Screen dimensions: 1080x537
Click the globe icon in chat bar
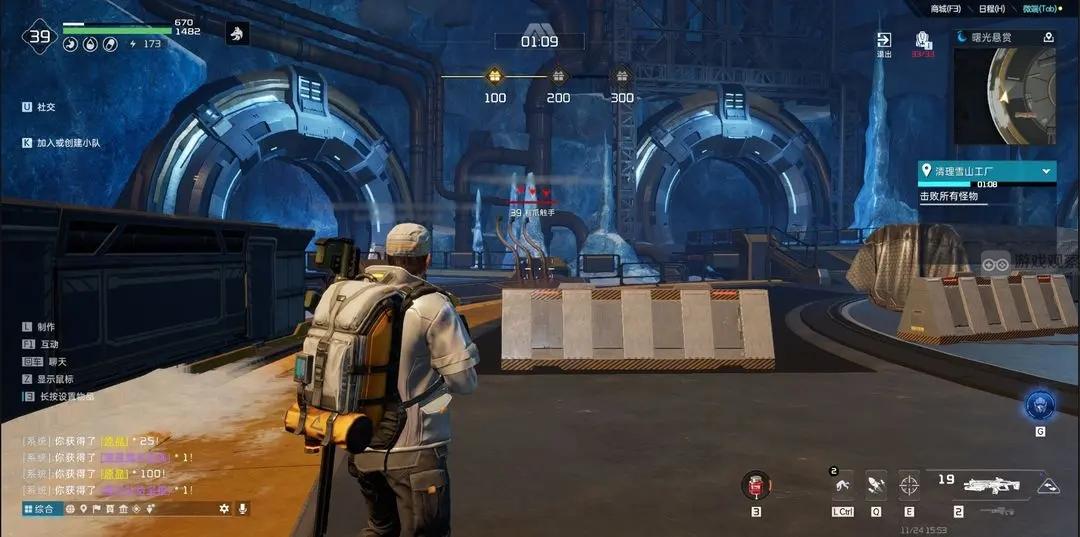click(70, 509)
